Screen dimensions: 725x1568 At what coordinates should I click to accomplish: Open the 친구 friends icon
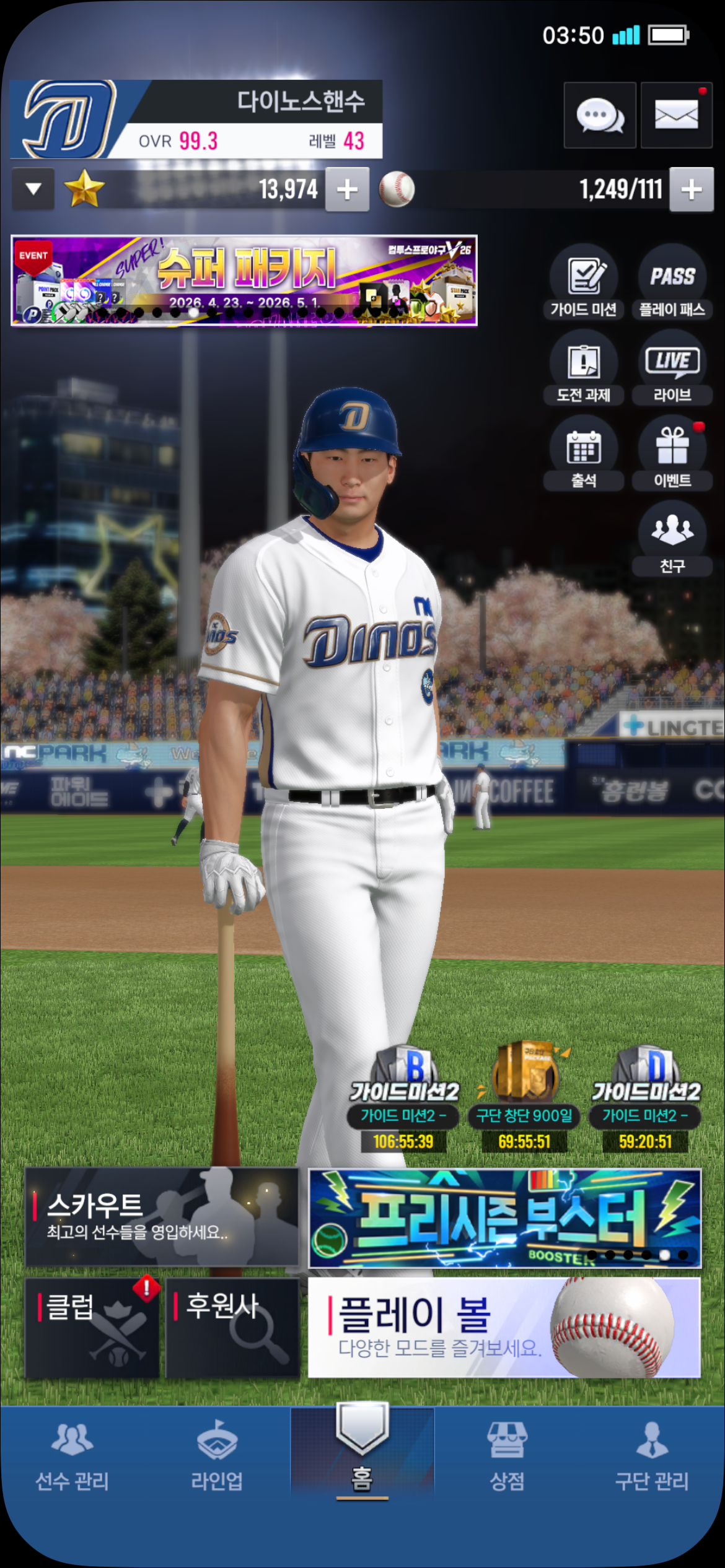pyautogui.click(x=672, y=539)
